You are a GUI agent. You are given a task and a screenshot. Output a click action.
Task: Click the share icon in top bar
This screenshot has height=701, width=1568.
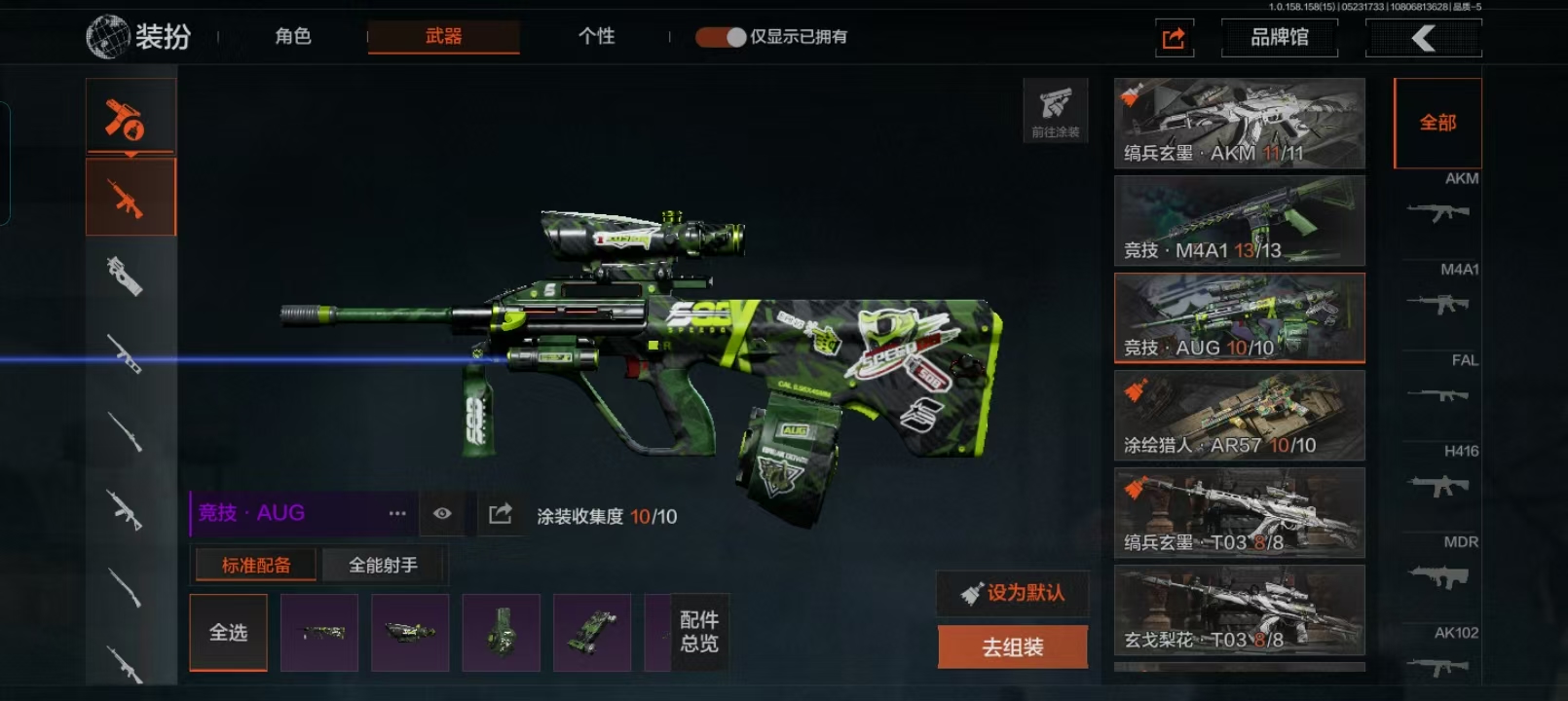[1174, 38]
